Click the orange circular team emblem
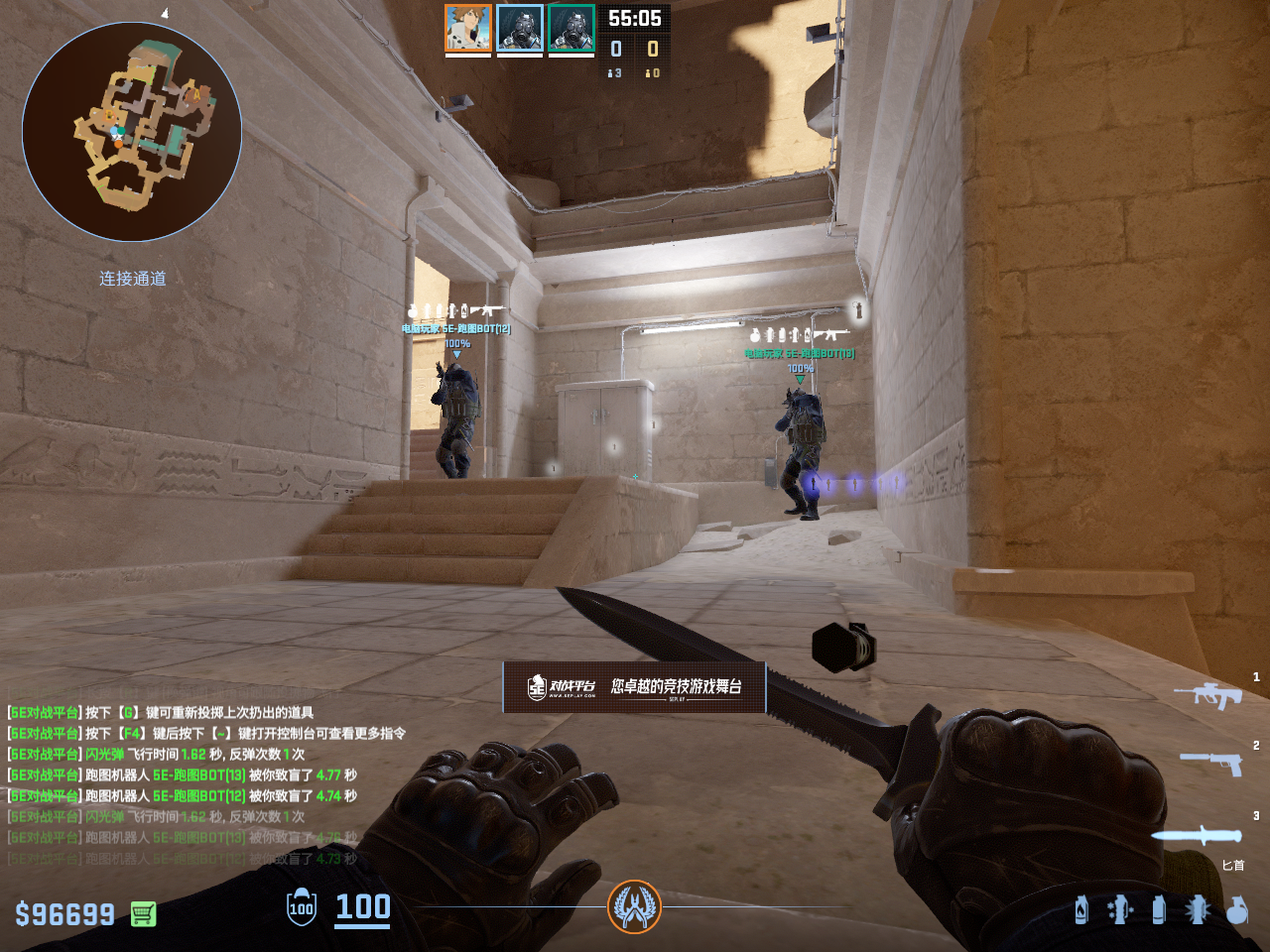 point(634,906)
